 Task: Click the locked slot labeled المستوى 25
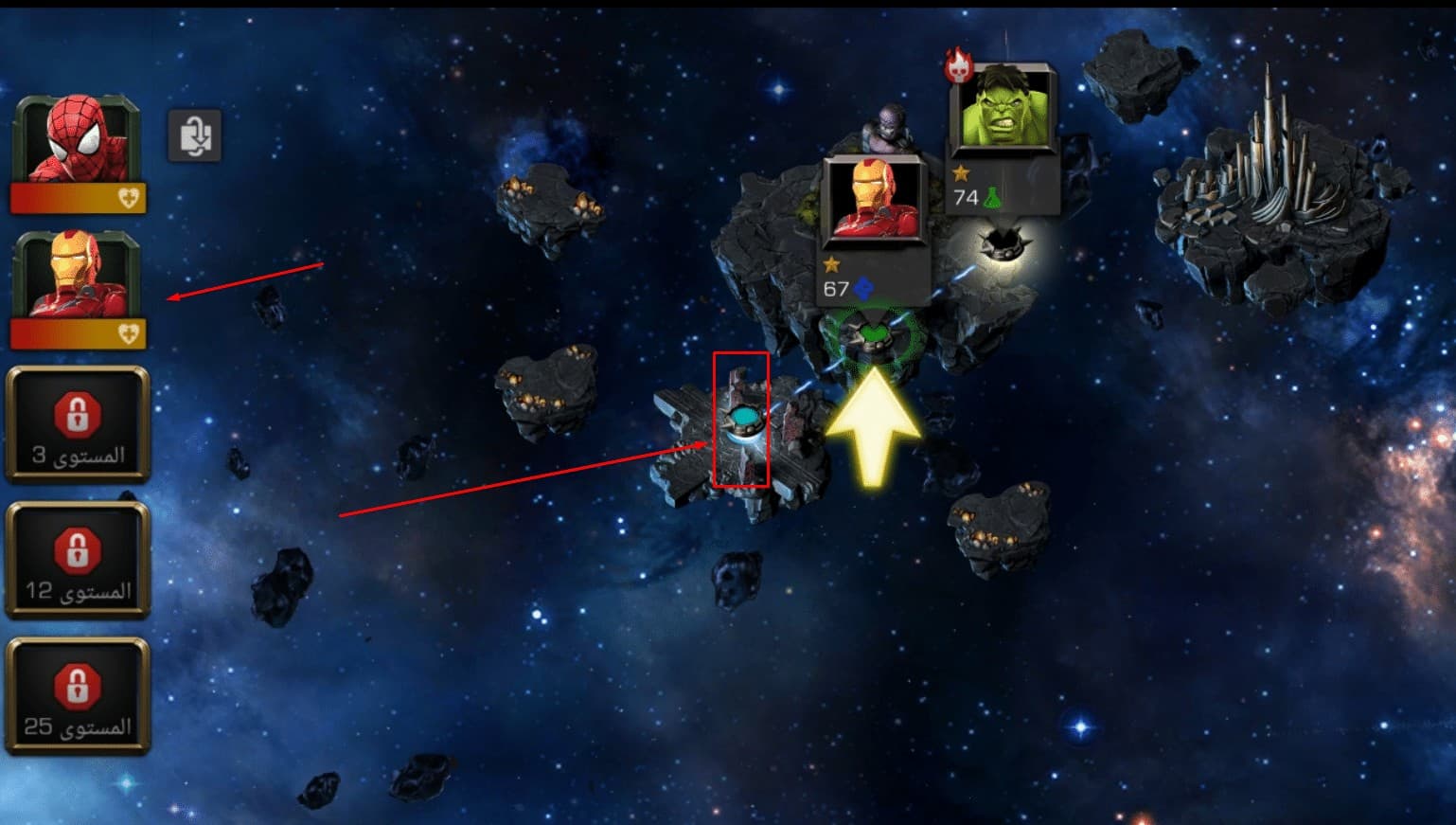[x=78, y=696]
